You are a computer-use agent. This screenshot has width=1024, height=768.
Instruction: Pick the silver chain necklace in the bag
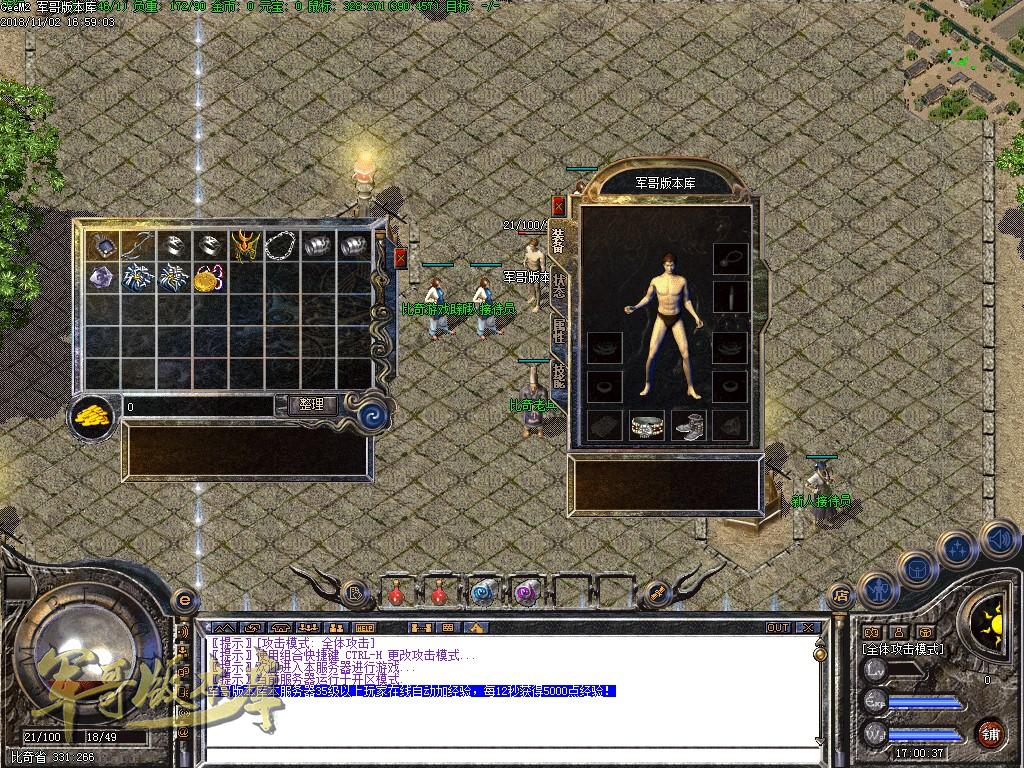[x=280, y=245]
